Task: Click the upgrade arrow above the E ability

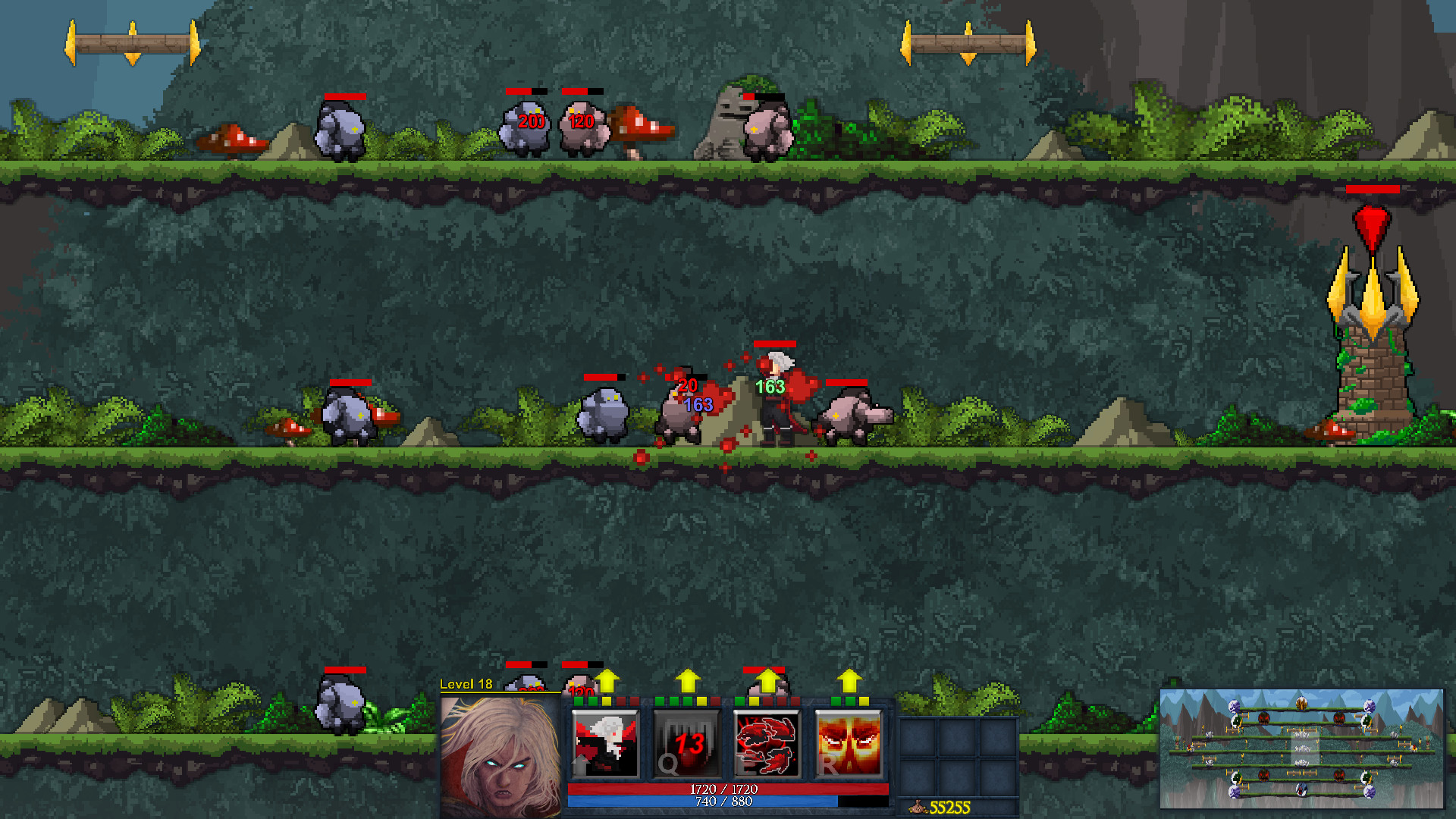Action: point(768,680)
